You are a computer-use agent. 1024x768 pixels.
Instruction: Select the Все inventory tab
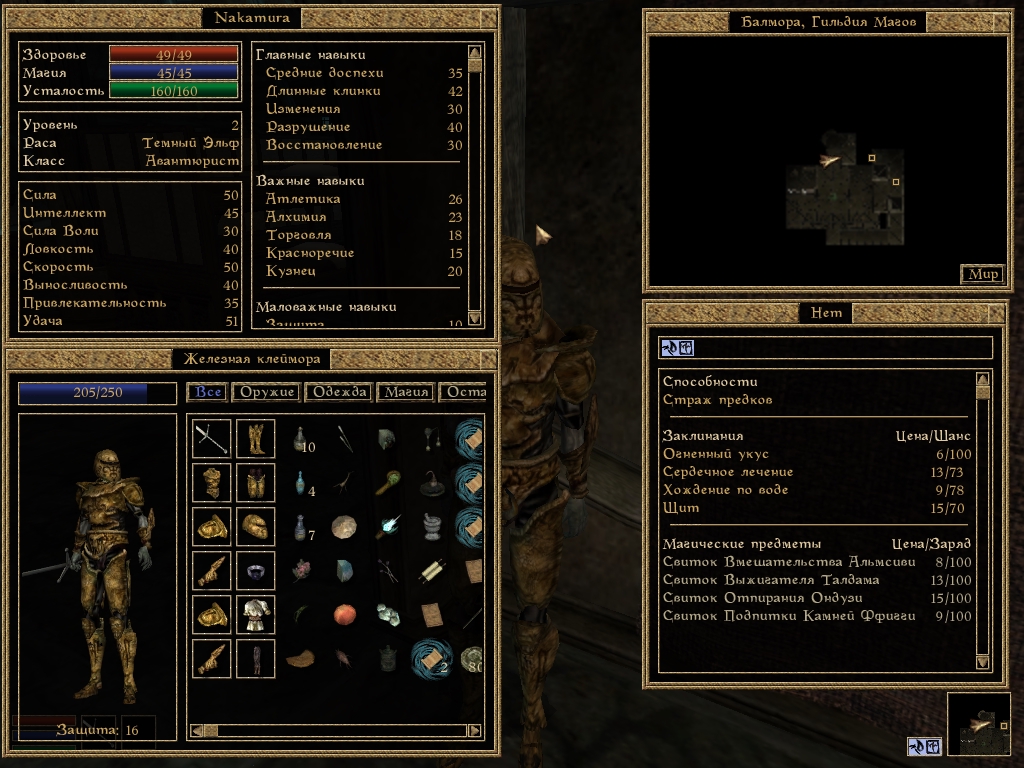208,392
